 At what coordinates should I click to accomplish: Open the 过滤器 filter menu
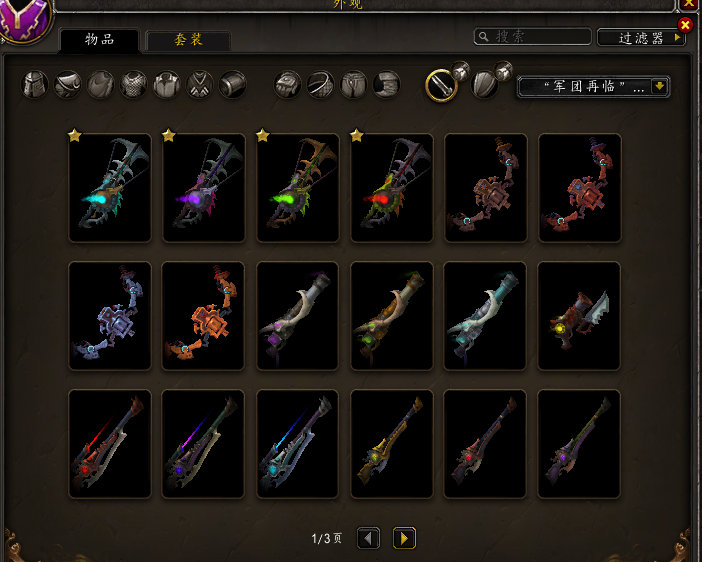point(641,38)
